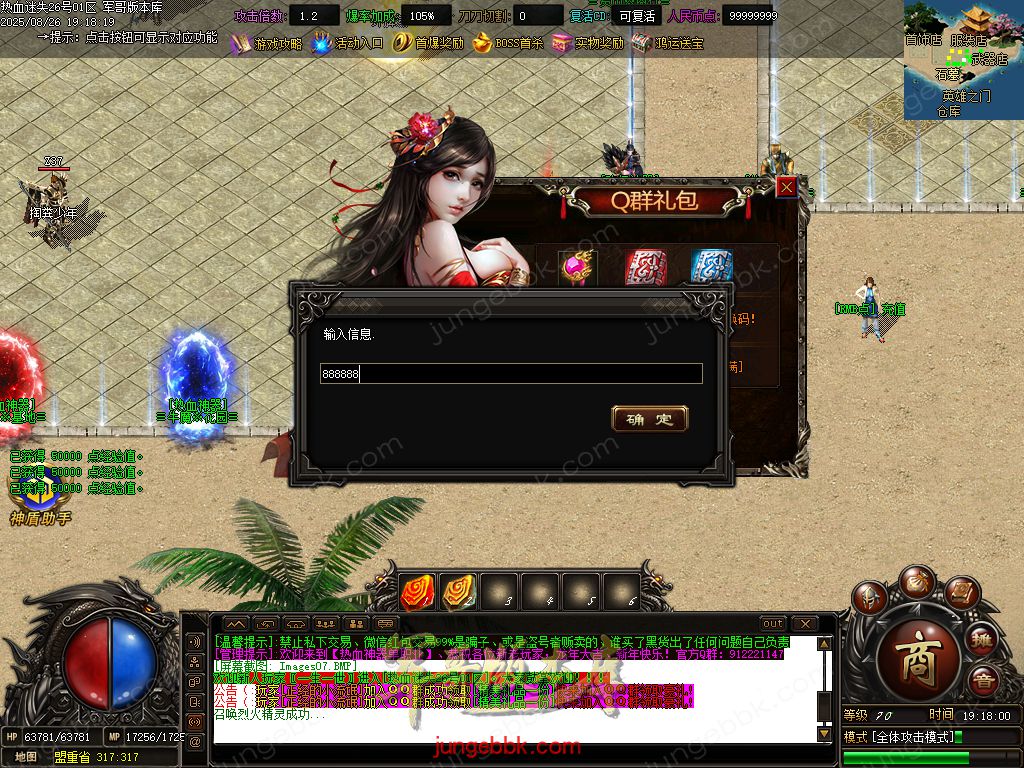Open the 地图 map button
The height and width of the screenshot is (768, 1024).
pyautogui.click(x=25, y=757)
